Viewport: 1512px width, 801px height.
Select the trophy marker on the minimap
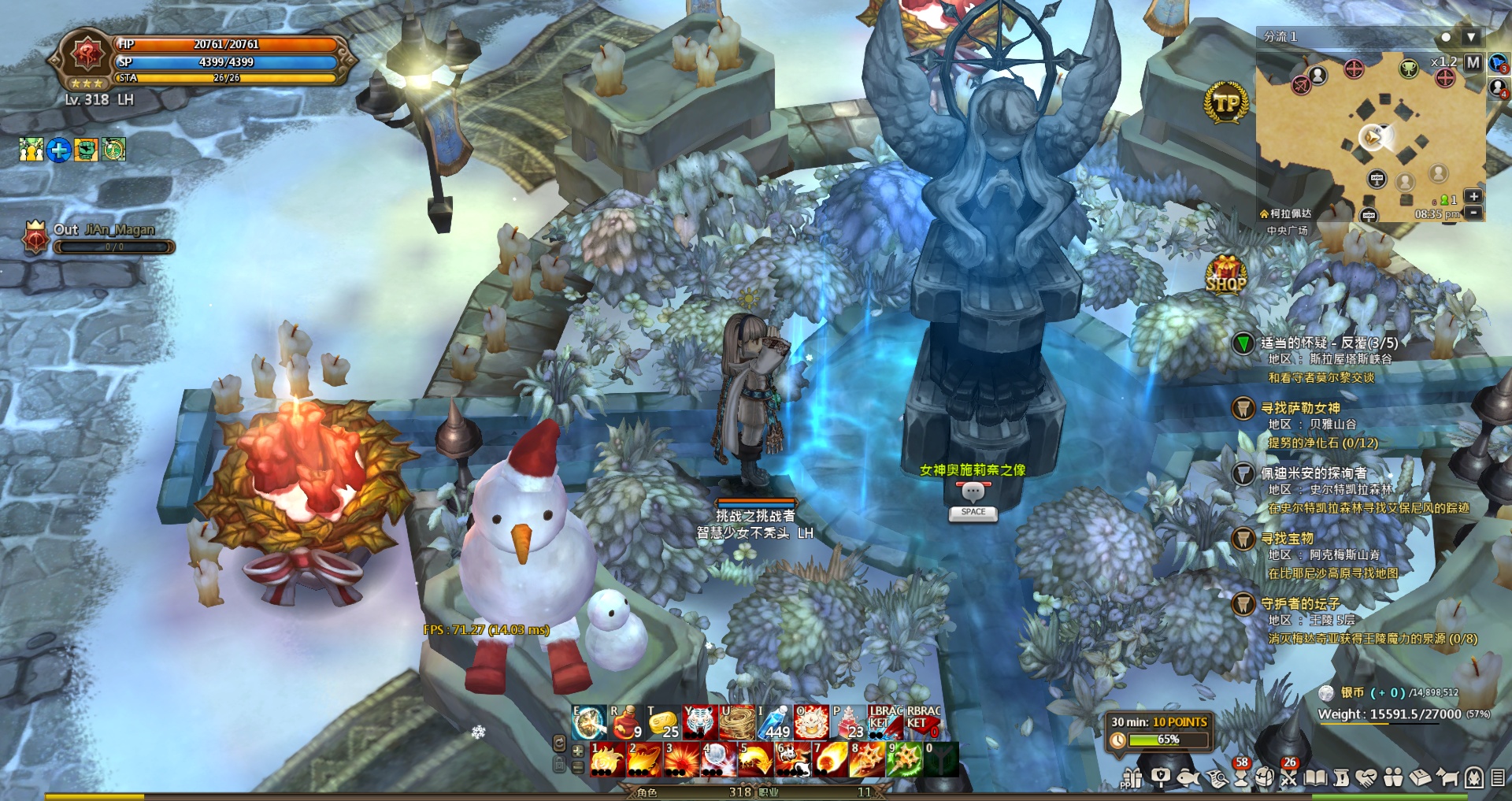1409,69
